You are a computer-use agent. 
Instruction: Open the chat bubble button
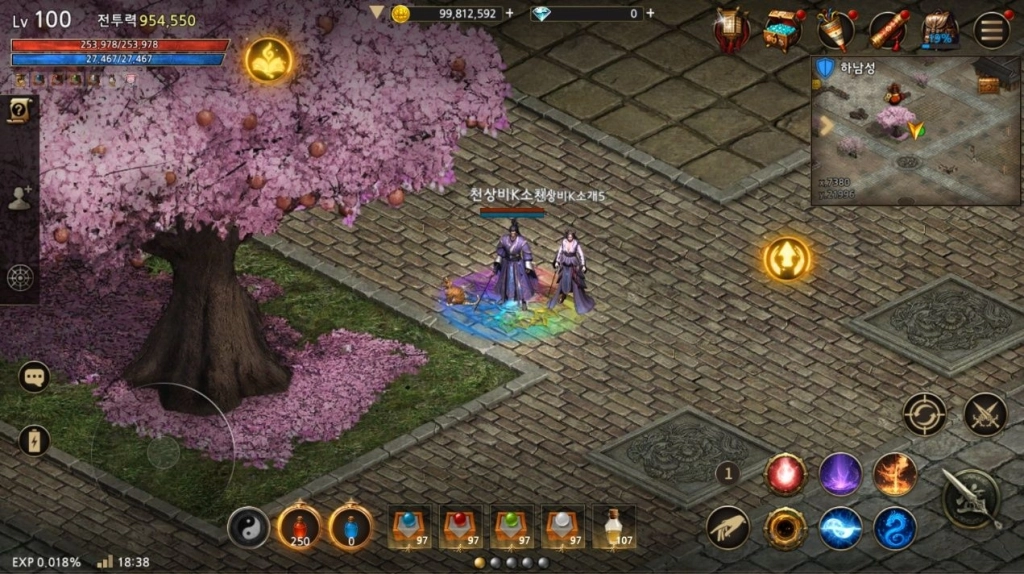tap(34, 377)
